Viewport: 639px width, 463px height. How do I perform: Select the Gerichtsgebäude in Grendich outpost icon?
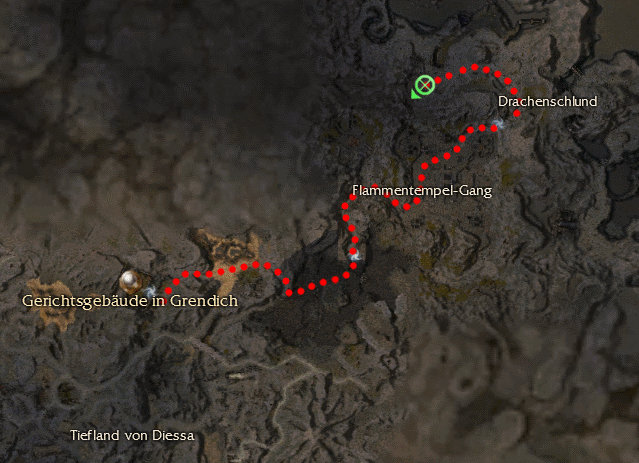[130, 279]
